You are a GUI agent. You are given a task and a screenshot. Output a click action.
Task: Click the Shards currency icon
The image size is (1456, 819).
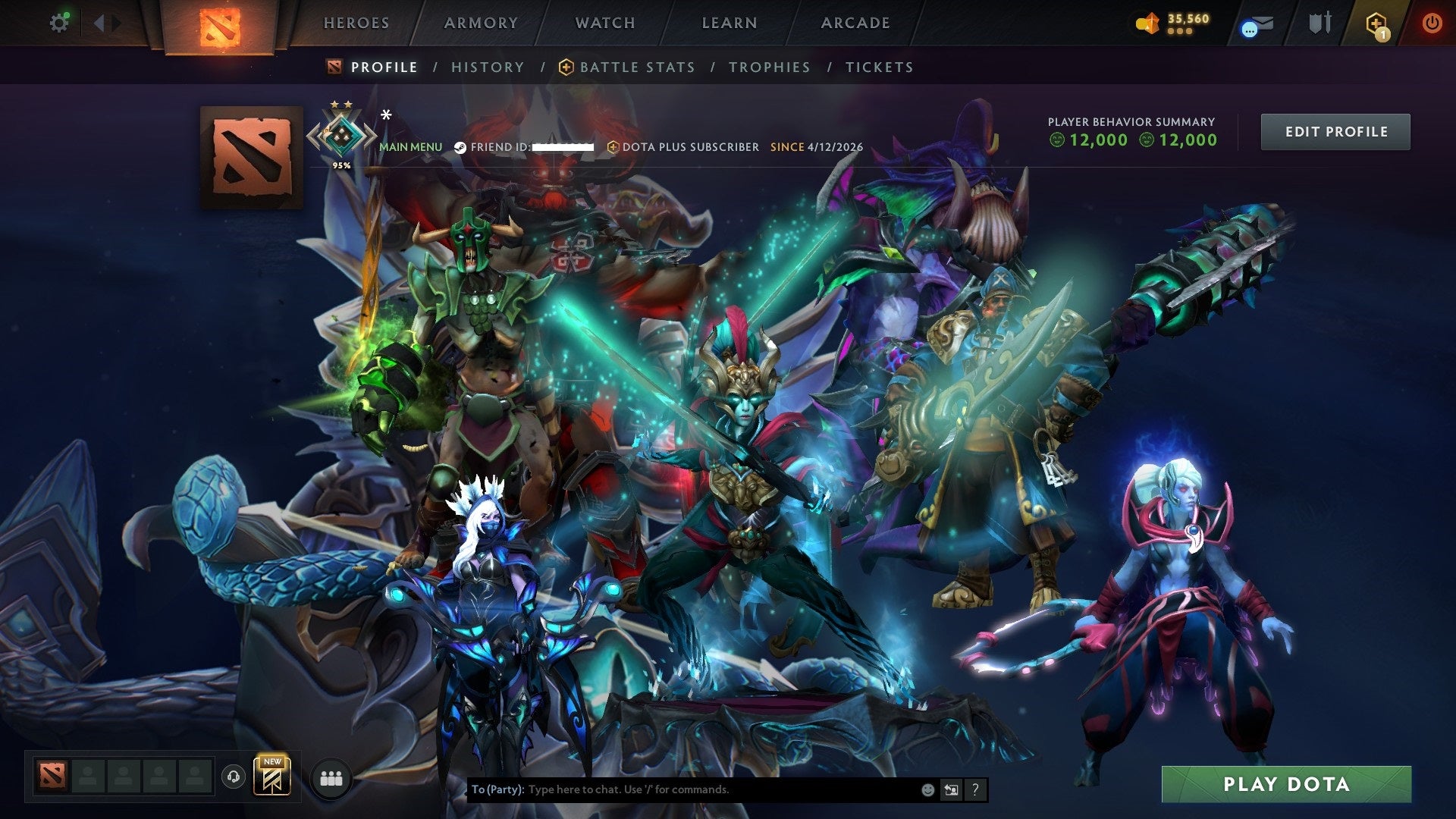pos(1147,23)
